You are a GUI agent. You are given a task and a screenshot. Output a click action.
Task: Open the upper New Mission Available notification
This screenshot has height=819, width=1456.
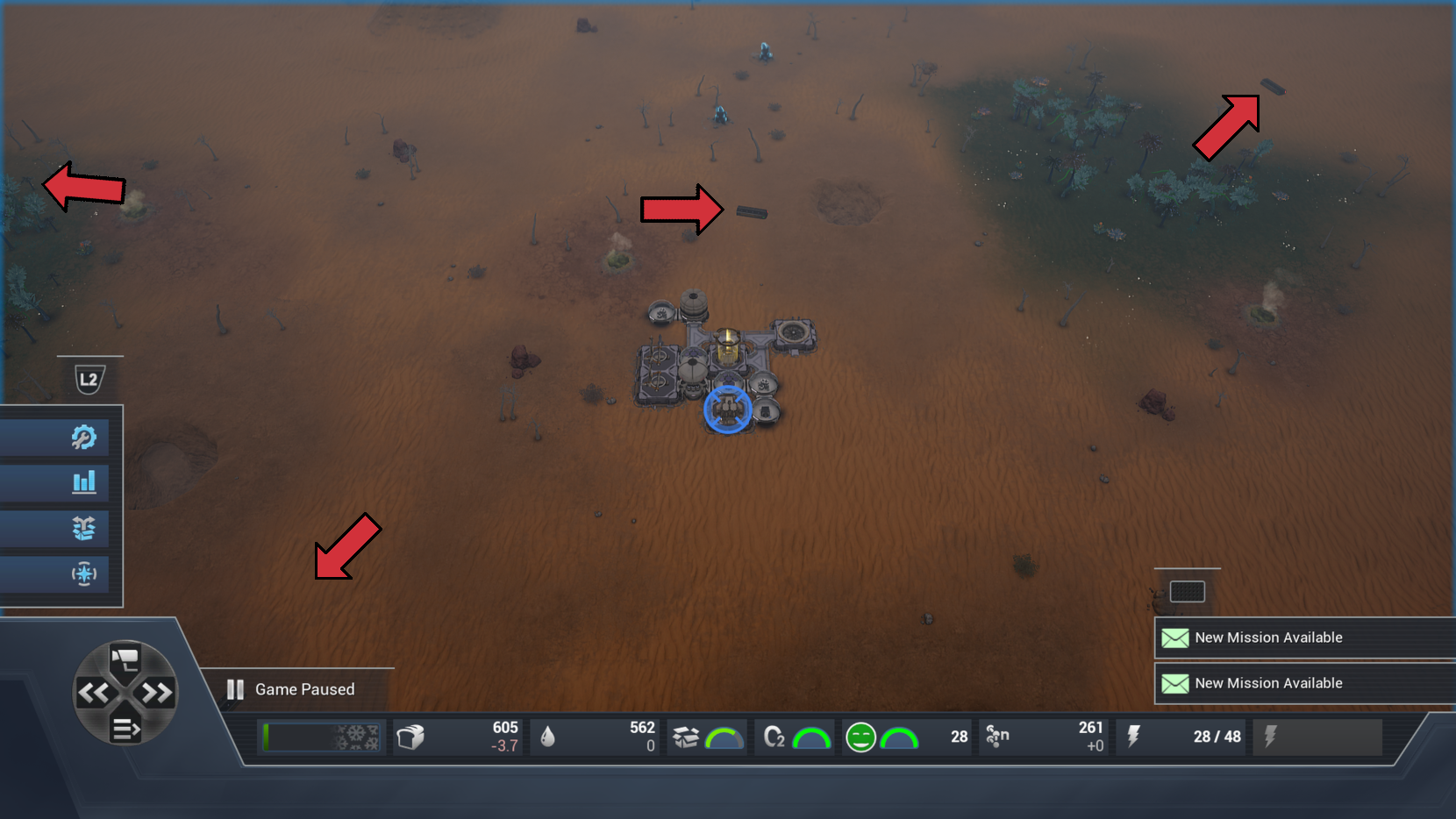coord(1267,637)
